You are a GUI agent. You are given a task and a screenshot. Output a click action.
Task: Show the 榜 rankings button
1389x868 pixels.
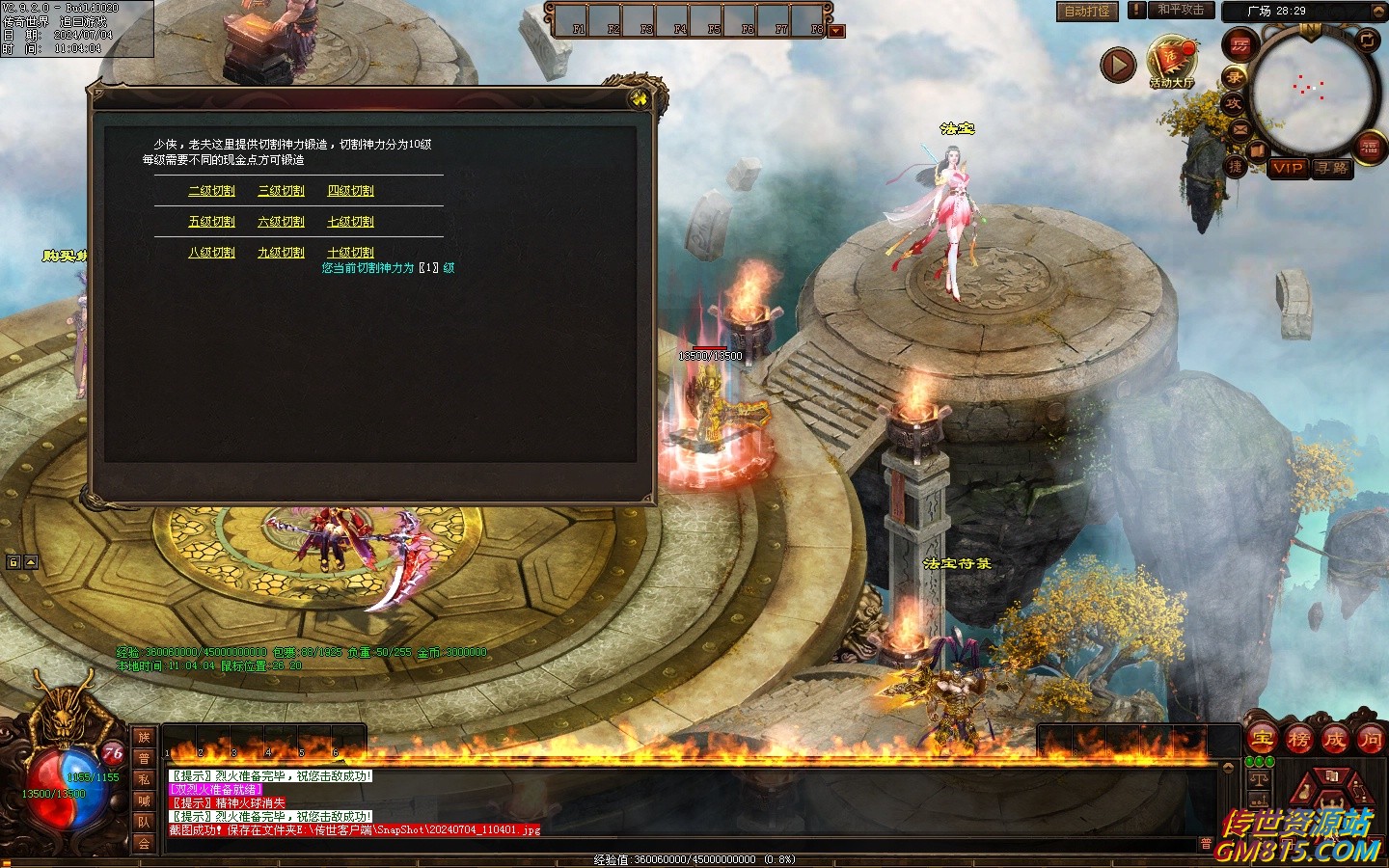point(1298,741)
